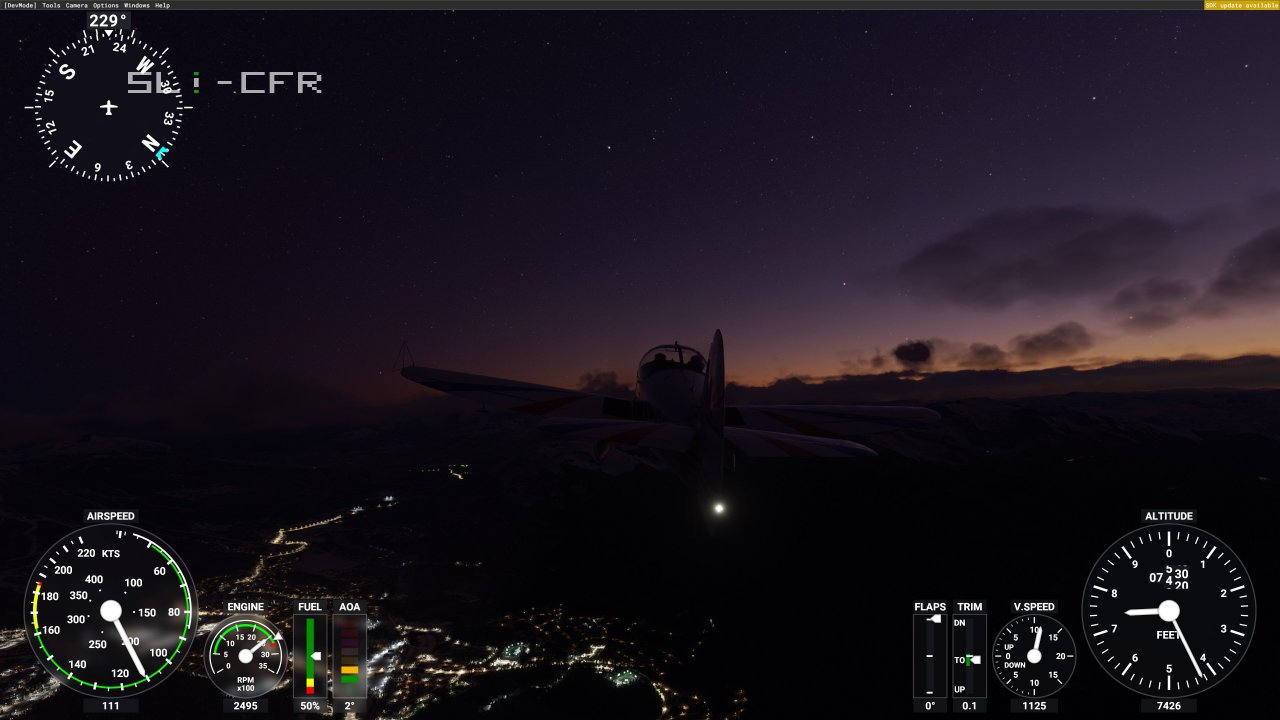Select the V.Speed variometer gauge

(1035, 655)
